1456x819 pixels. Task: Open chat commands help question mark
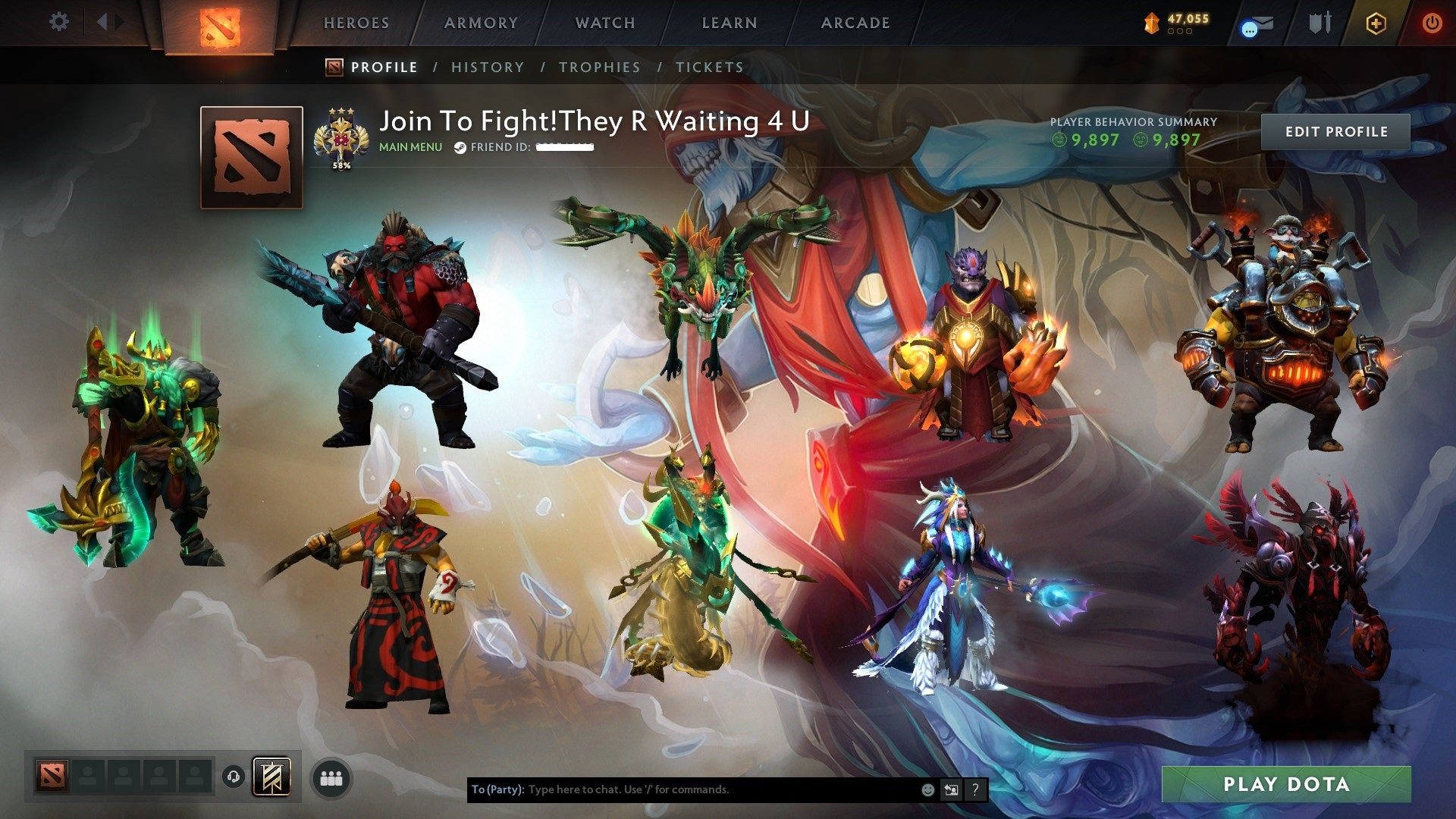[975, 789]
